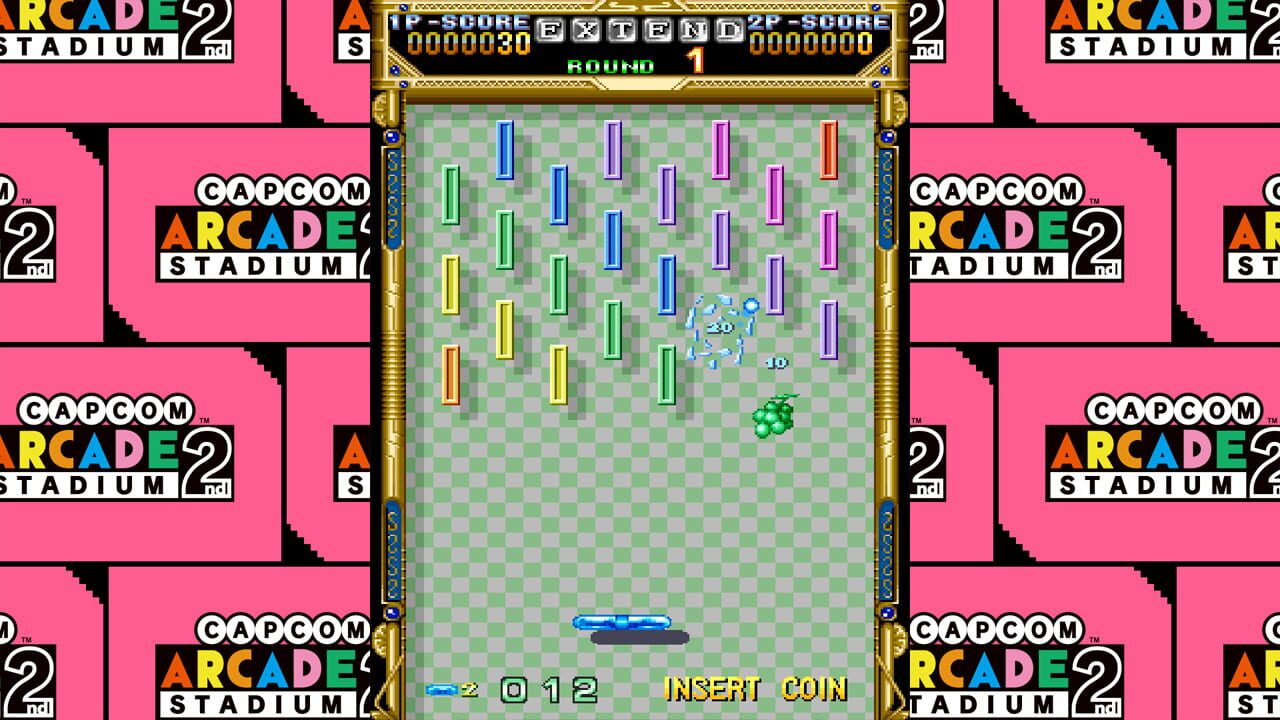Click the spare paddle life icon
Viewport: 1280px width, 720px height.
point(440,690)
